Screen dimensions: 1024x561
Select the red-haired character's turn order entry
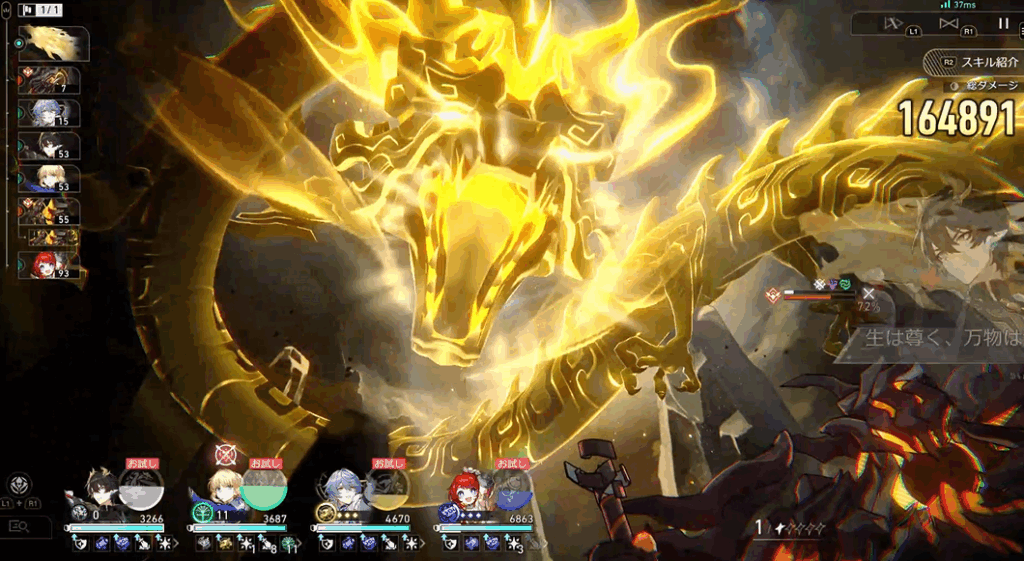tap(51, 266)
